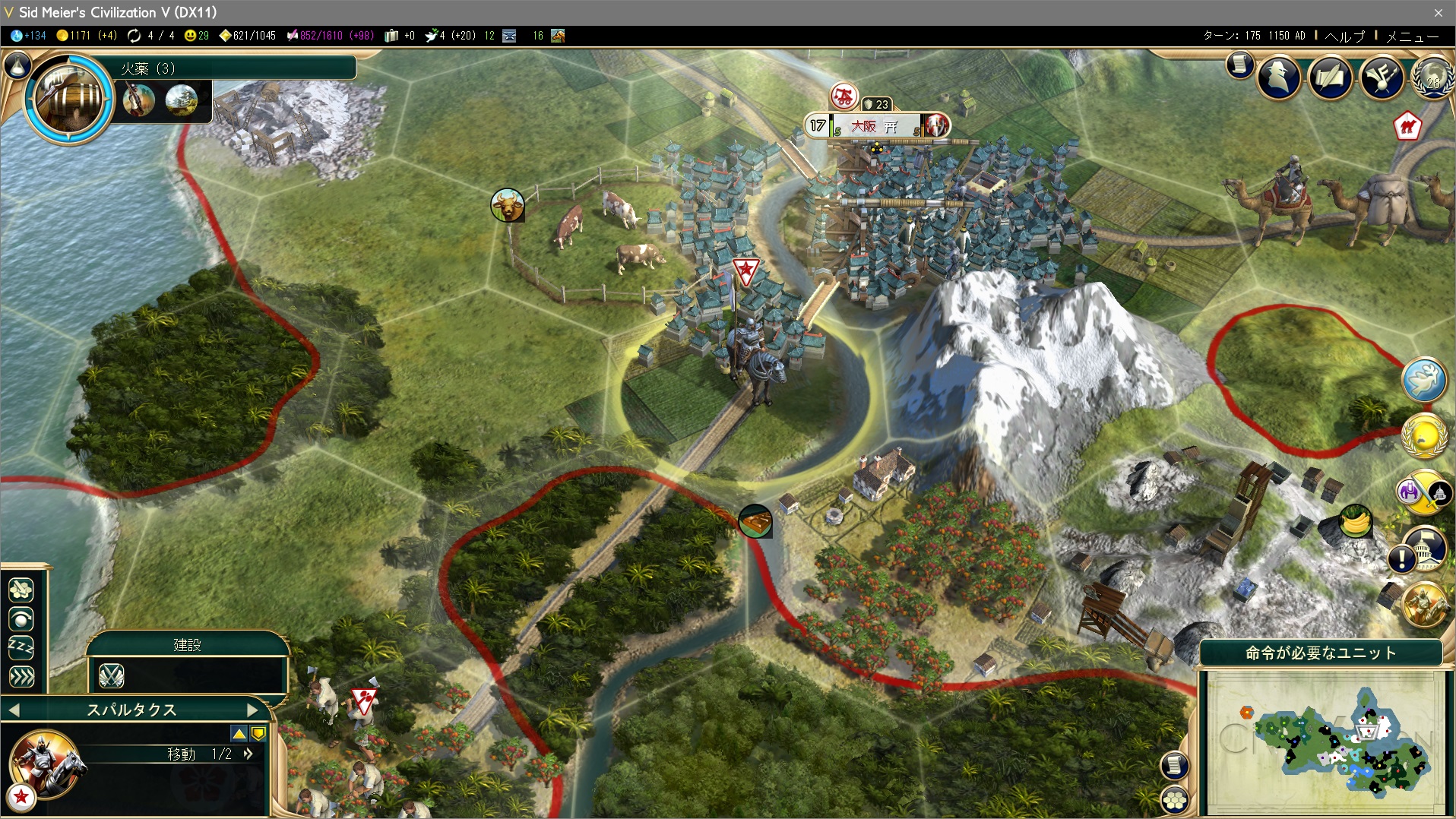Close the Civilization V window

coord(1438,12)
